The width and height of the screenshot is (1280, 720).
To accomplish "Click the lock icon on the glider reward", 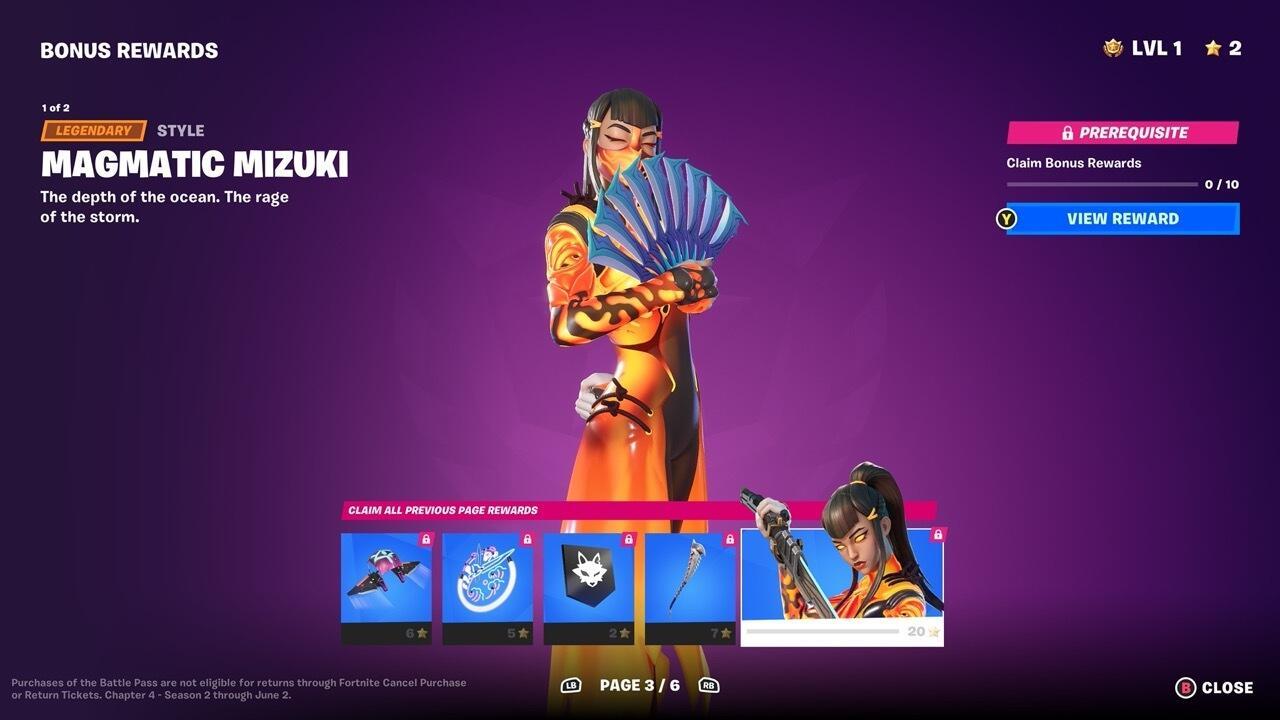I will (426, 538).
